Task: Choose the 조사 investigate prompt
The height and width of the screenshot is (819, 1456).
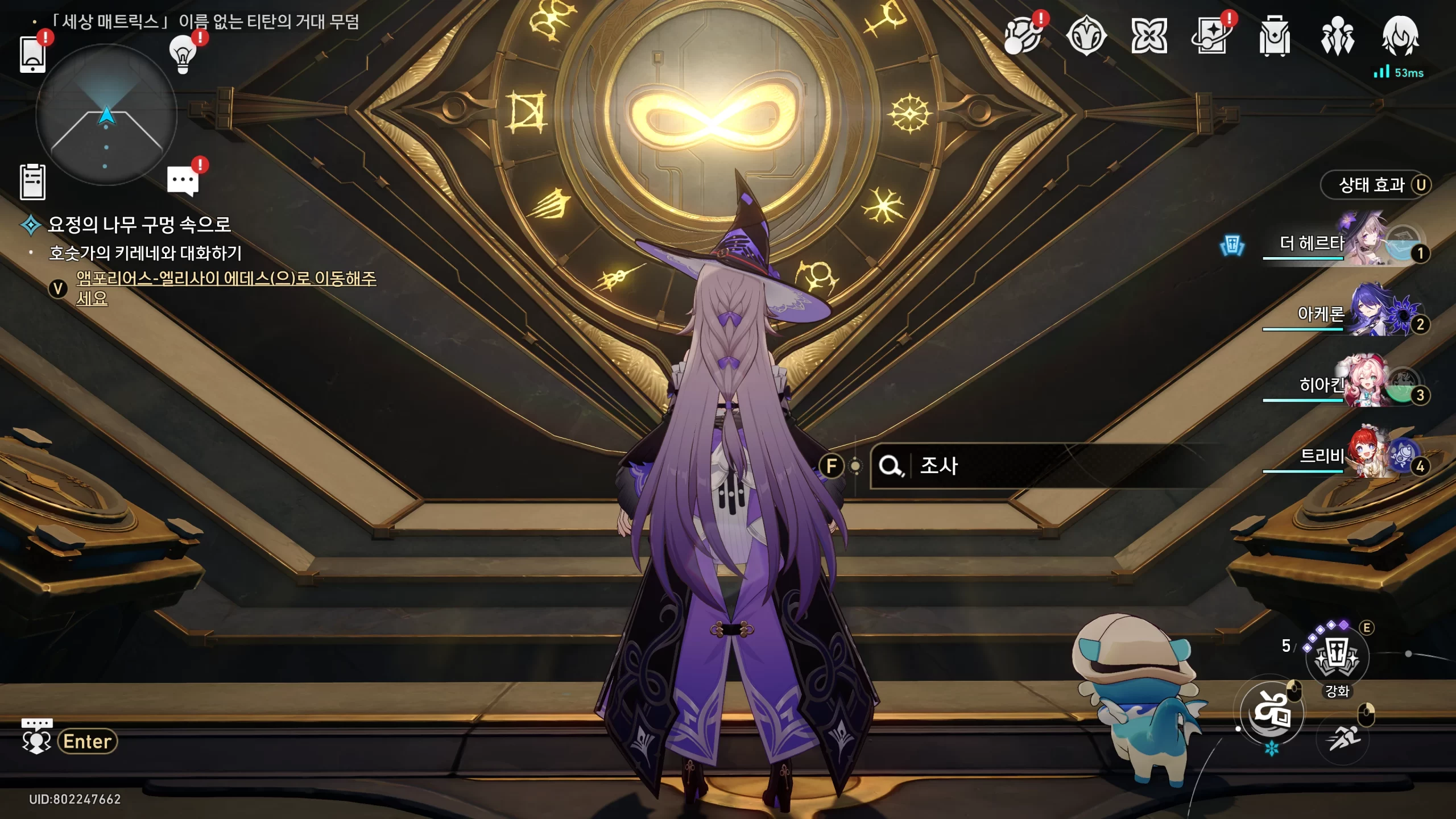Action: tap(938, 466)
